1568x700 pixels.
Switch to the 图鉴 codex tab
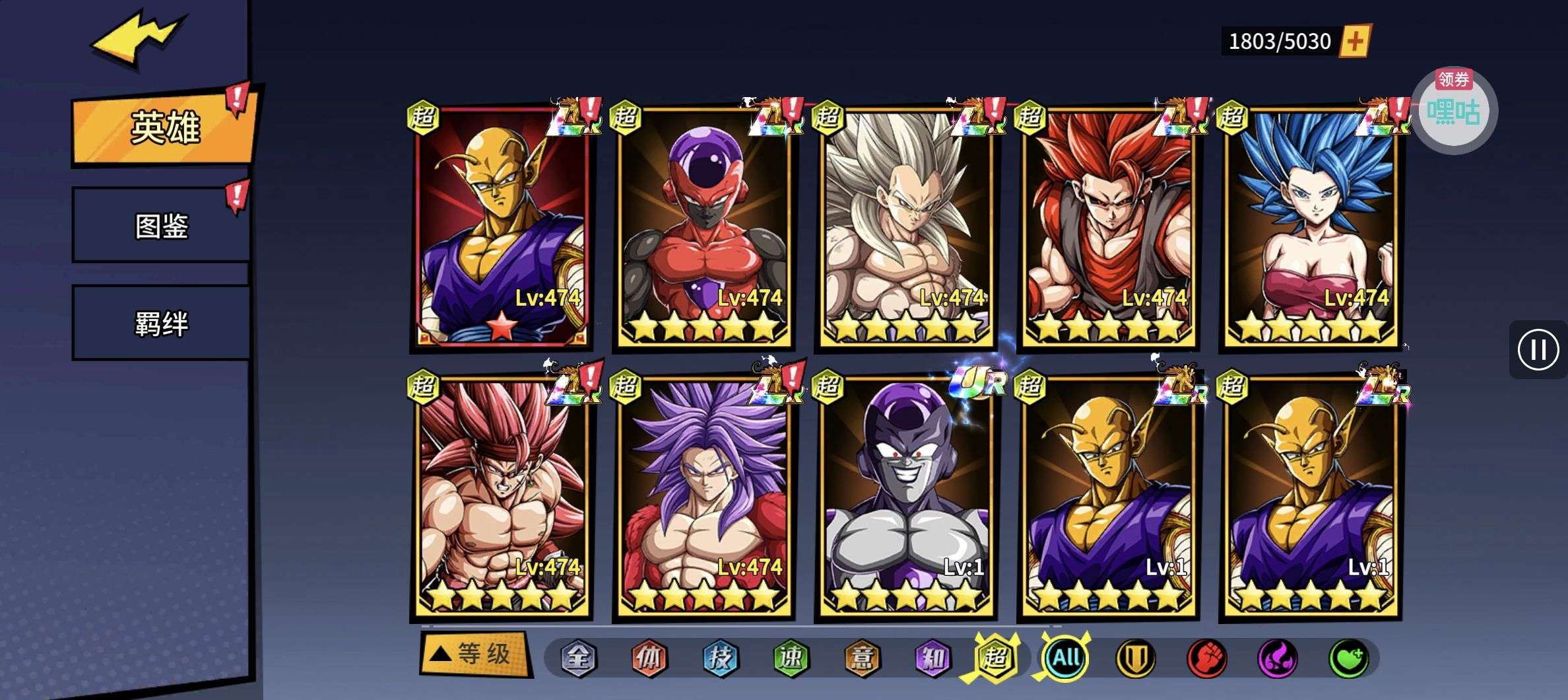(x=161, y=226)
